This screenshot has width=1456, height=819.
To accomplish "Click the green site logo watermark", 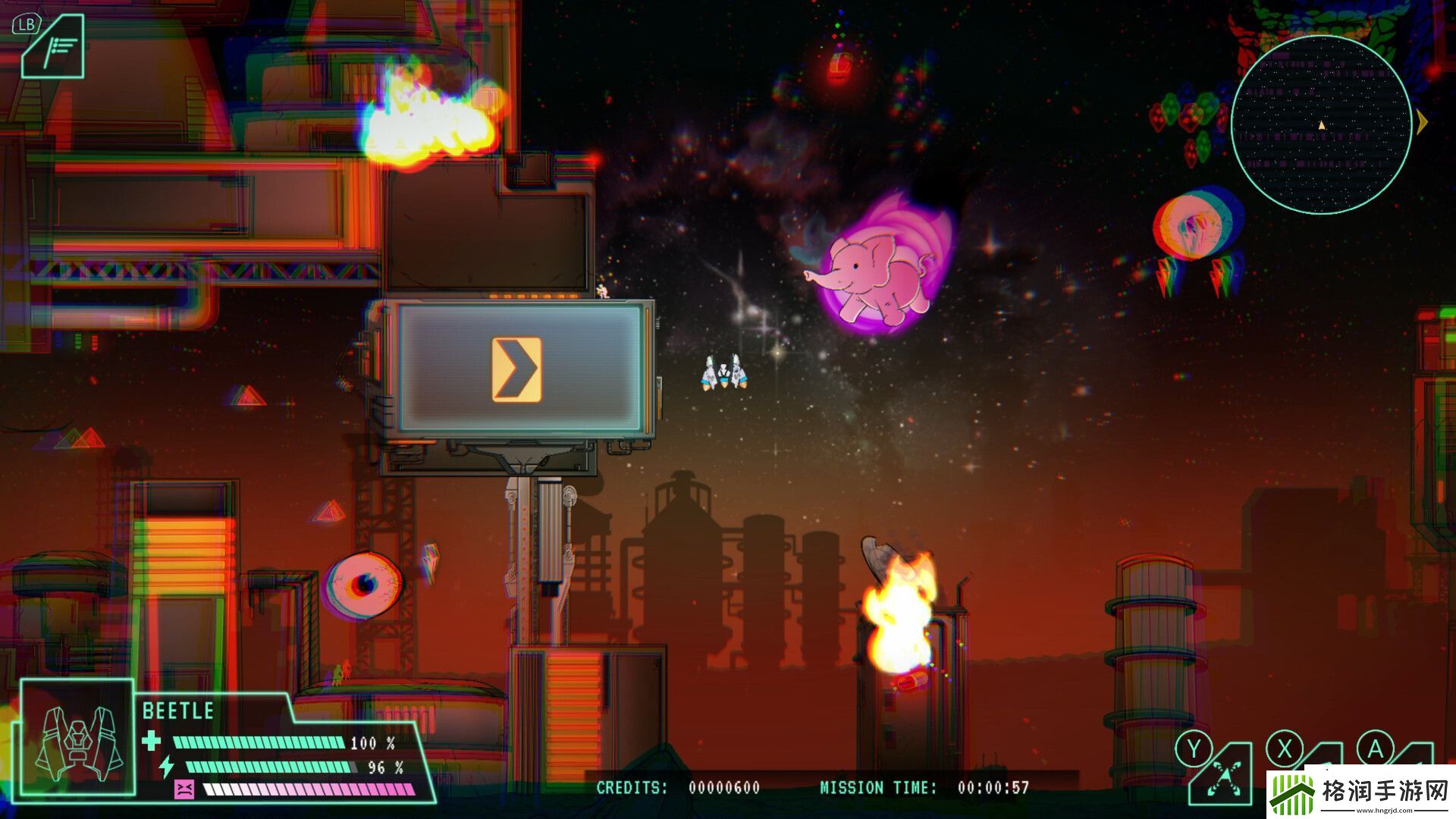I will click(1291, 794).
